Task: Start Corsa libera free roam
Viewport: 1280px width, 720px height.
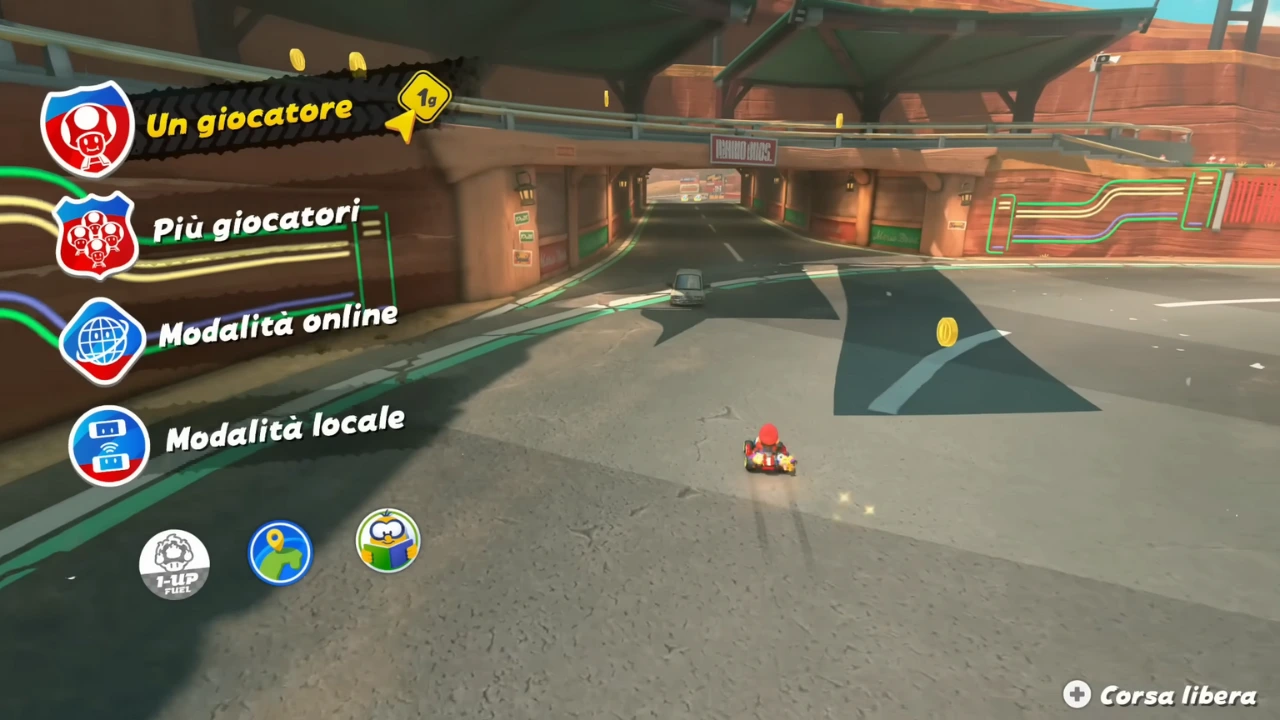Action: 1162,695
